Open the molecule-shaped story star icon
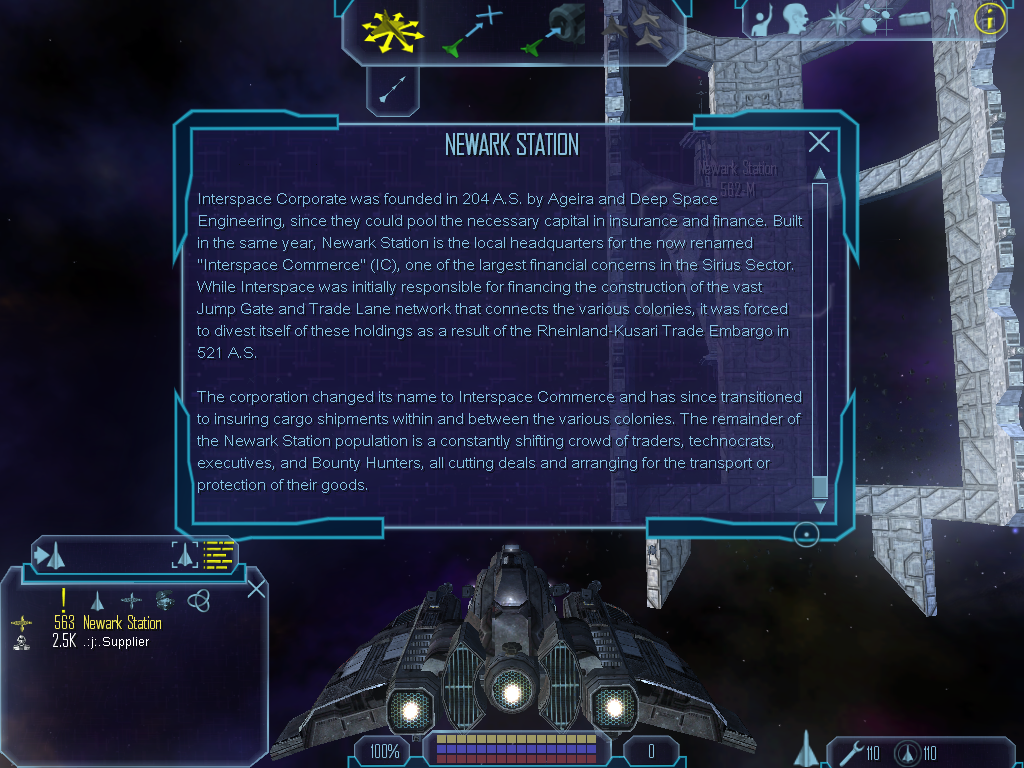The image size is (1024, 768). [876, 18]
